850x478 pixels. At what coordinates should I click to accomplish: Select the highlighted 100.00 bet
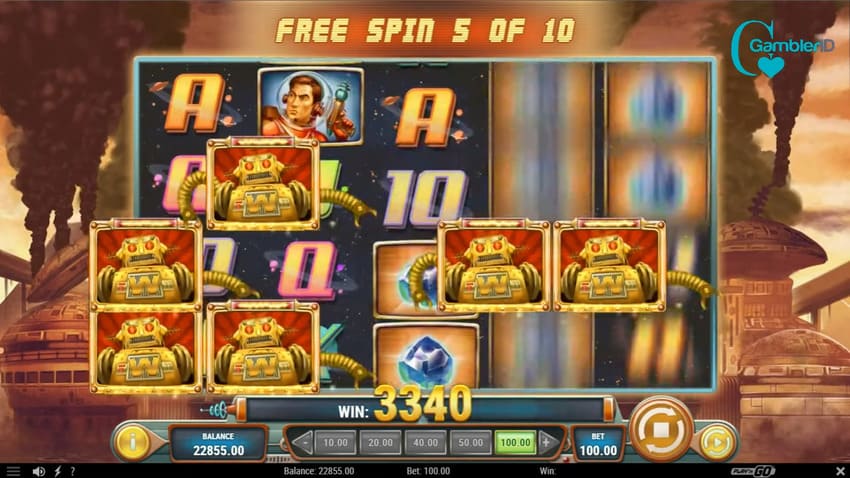pyautogui.click(x=516, y=441)
